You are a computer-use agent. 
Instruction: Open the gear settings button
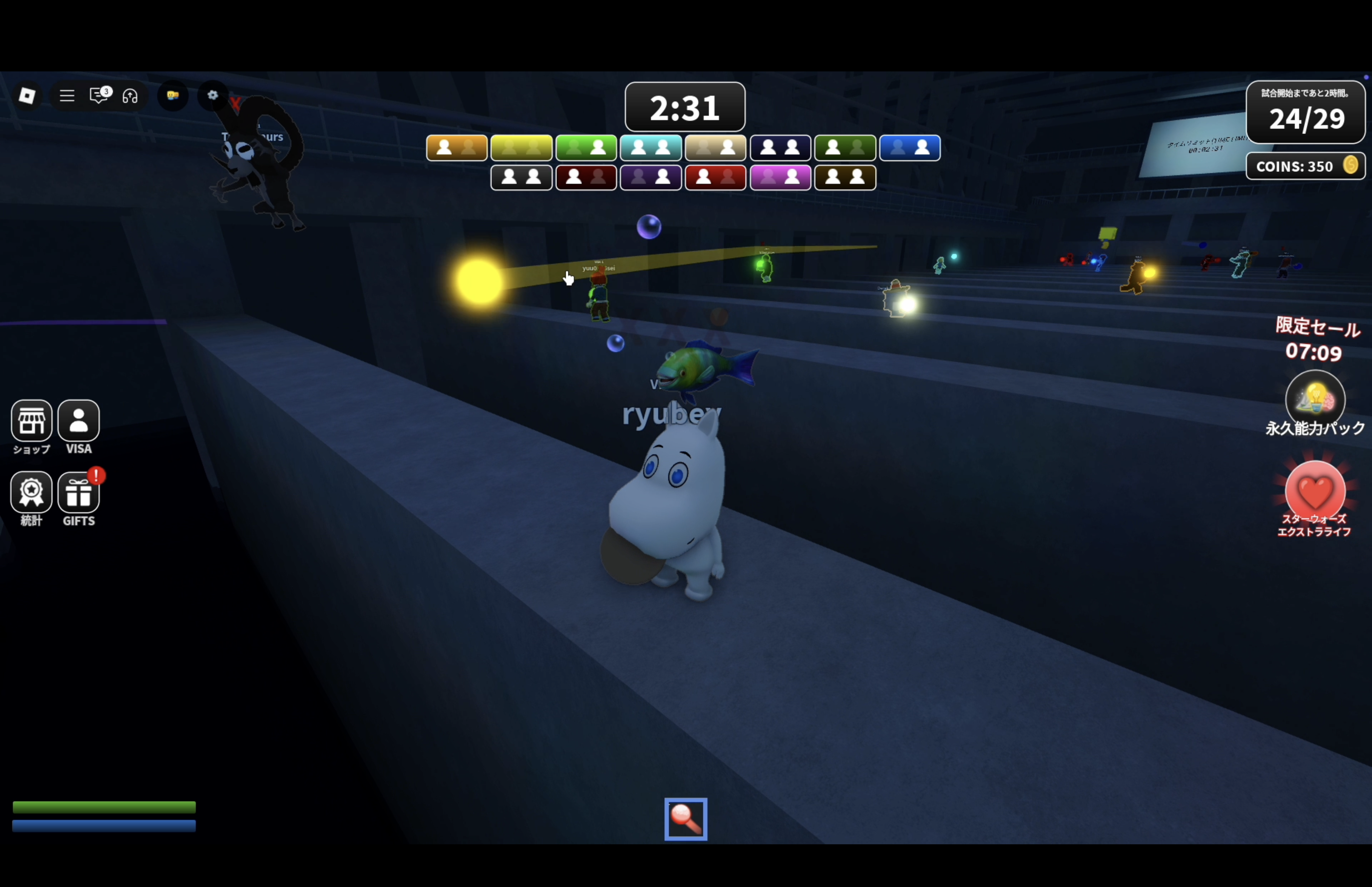coord(213,95)
